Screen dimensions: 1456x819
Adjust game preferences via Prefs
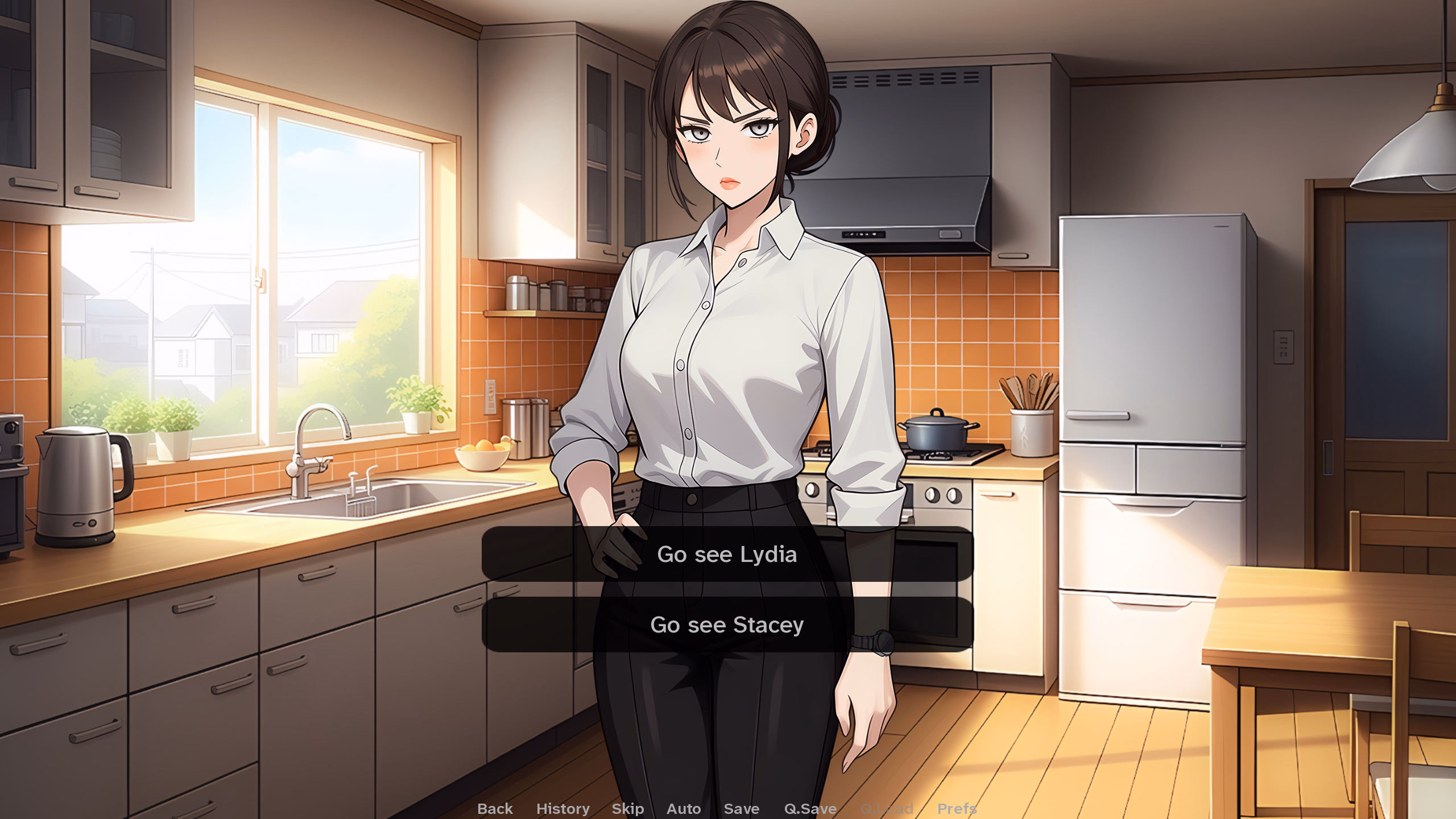pos(957,808)
